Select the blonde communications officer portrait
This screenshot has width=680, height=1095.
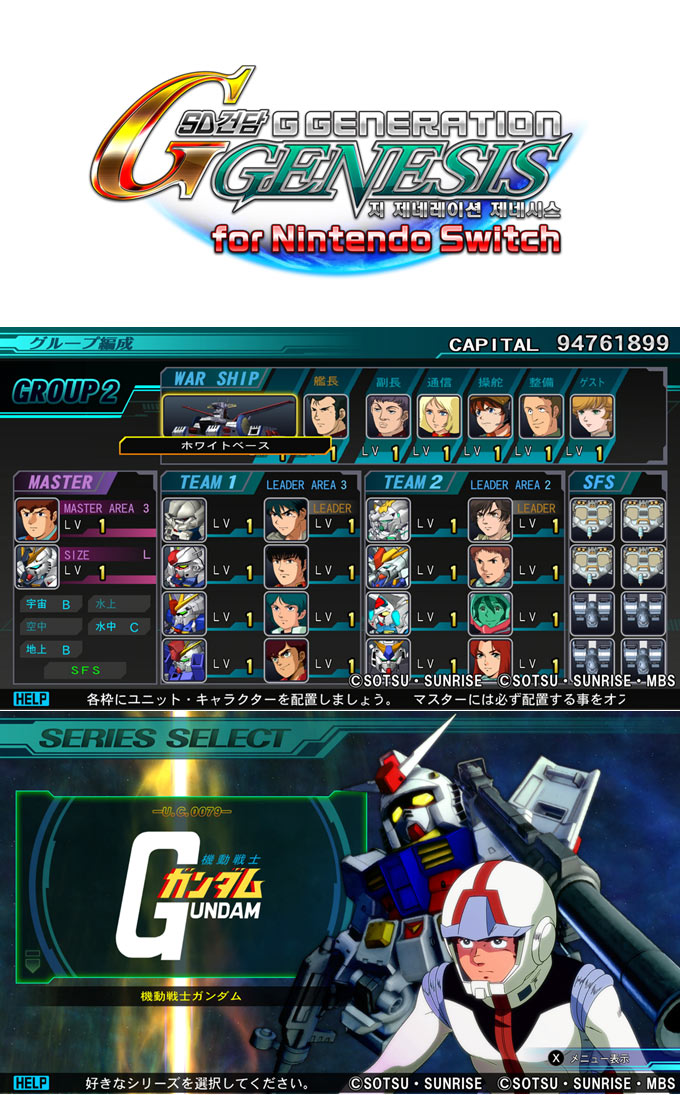pyautogui.click(x=438, y=416)
